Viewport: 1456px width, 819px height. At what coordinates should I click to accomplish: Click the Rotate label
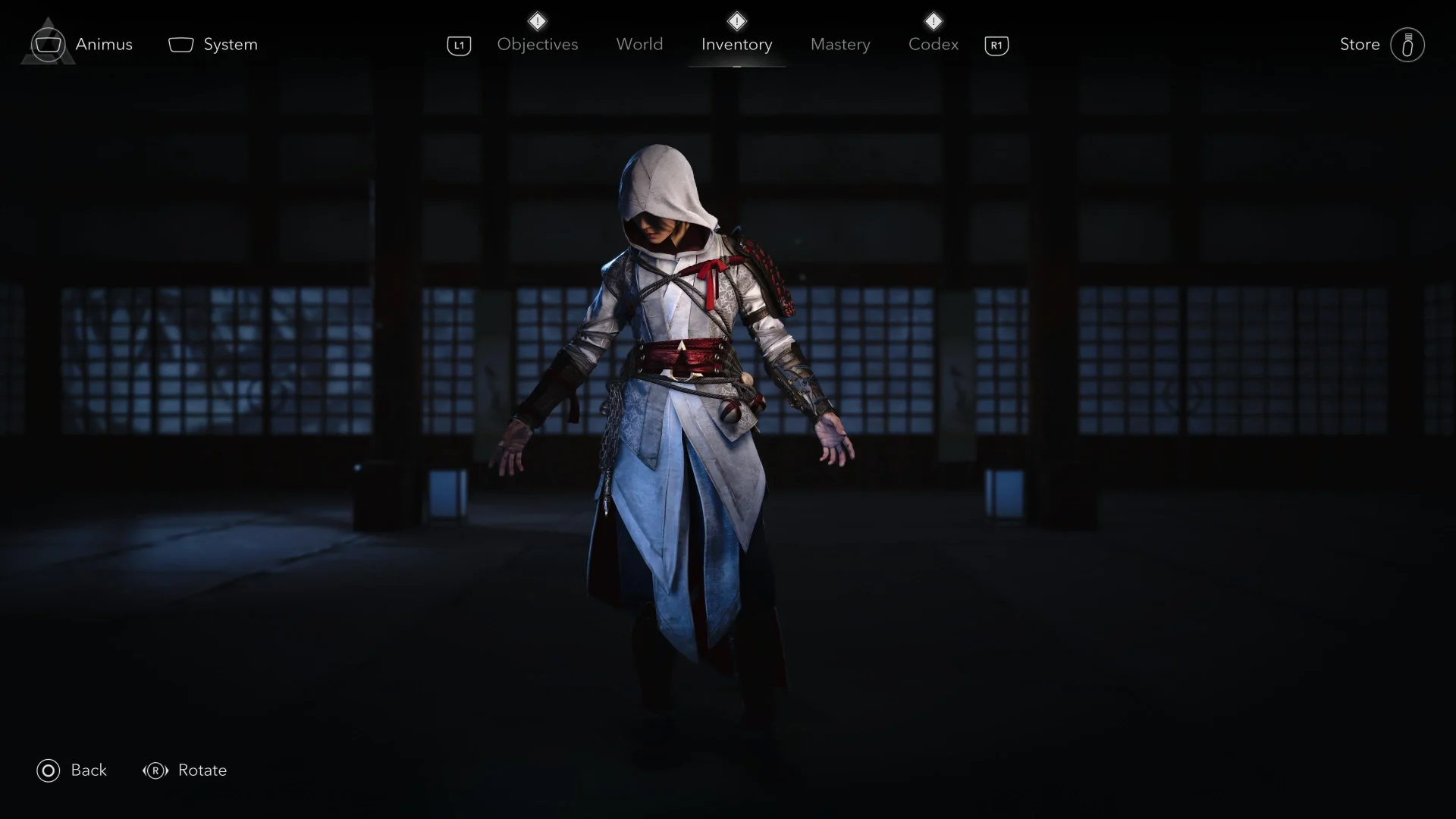coord(202,770)
